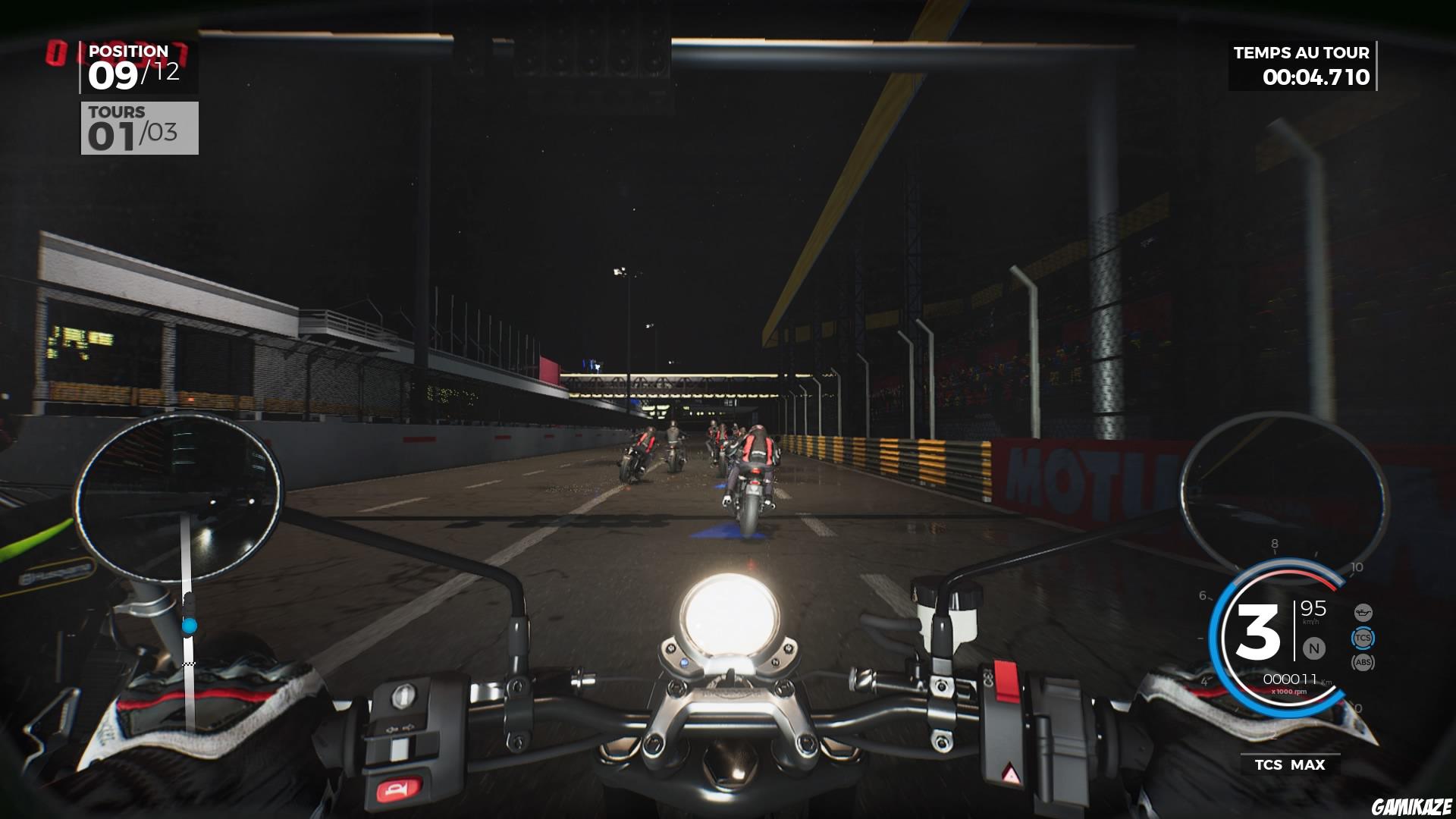Click the red kill switch on right handlebar
The width and height of the screenshot is (1456, 819).
(x=1006, y=680)
